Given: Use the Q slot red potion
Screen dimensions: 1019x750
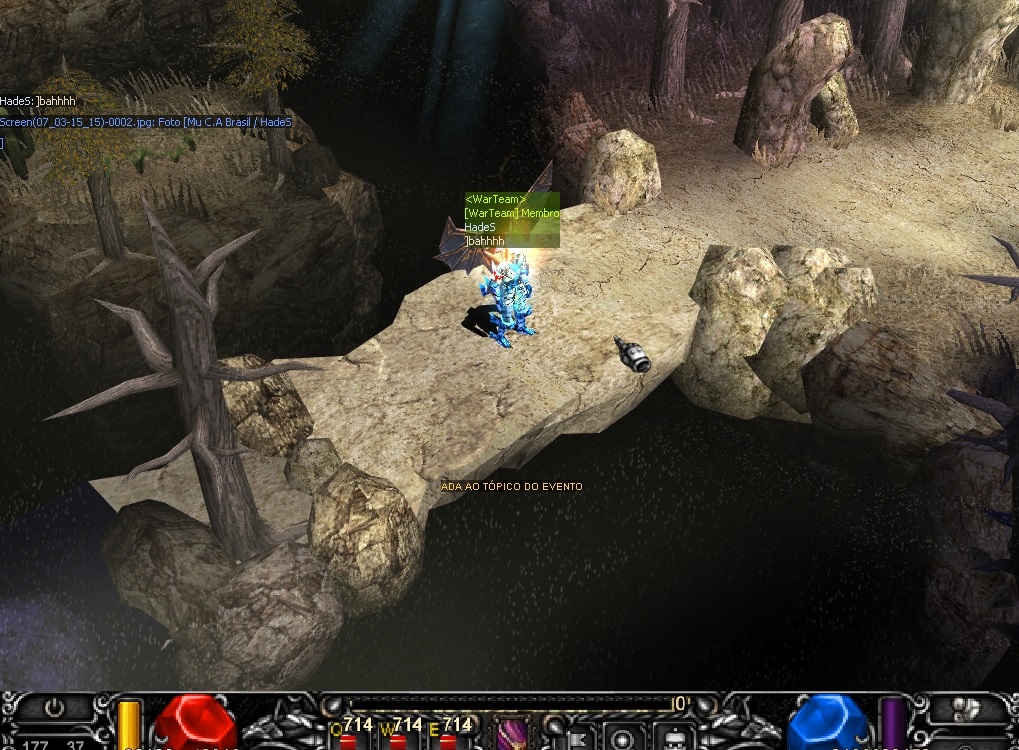Looking at the screenshot, I should click(347, 742).
